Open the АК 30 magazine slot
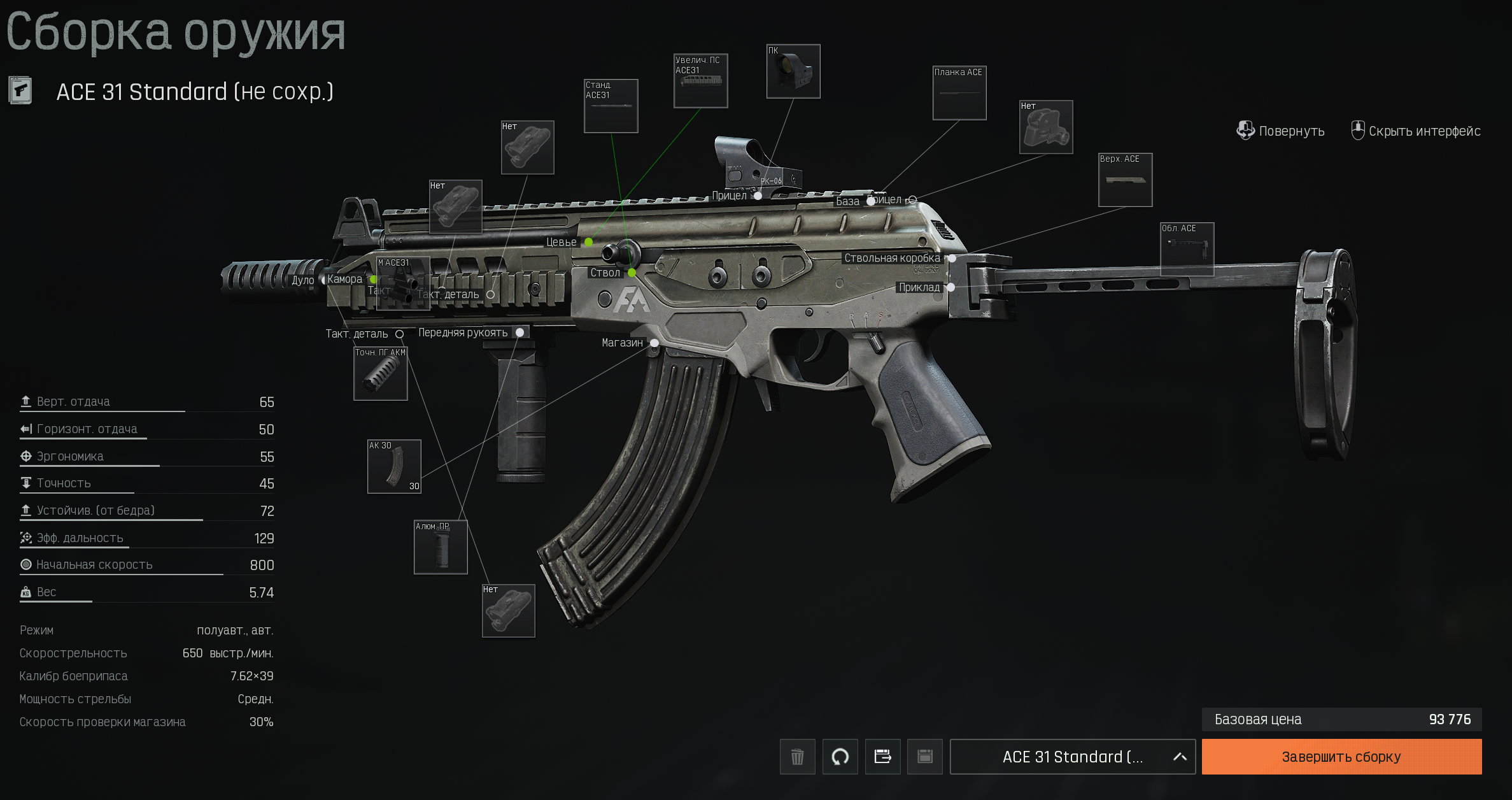The width and height of the screenshot is (1512, 800). click(x=394, y=466)
